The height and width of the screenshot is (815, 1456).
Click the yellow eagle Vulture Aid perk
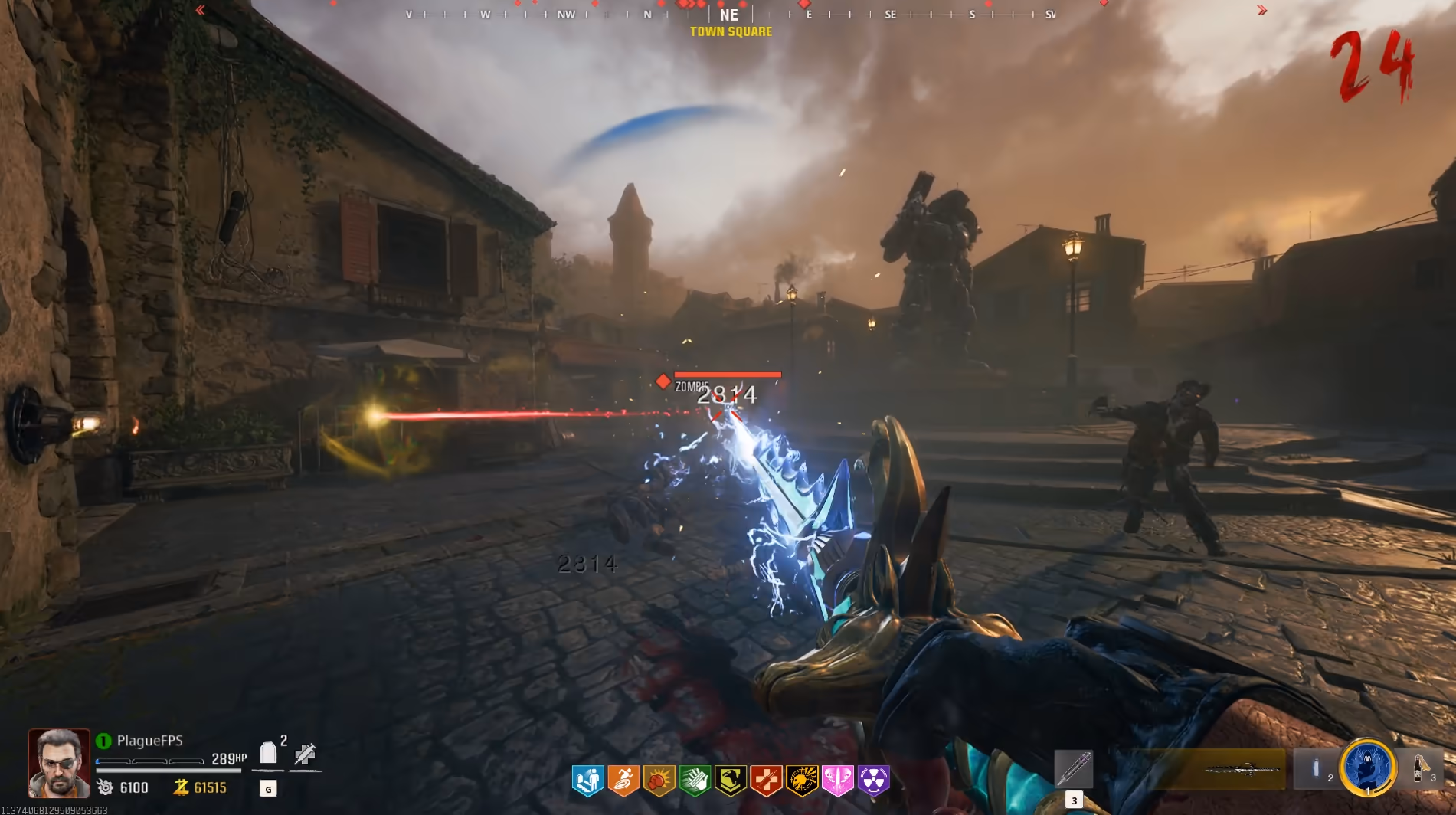pos(731,781)
